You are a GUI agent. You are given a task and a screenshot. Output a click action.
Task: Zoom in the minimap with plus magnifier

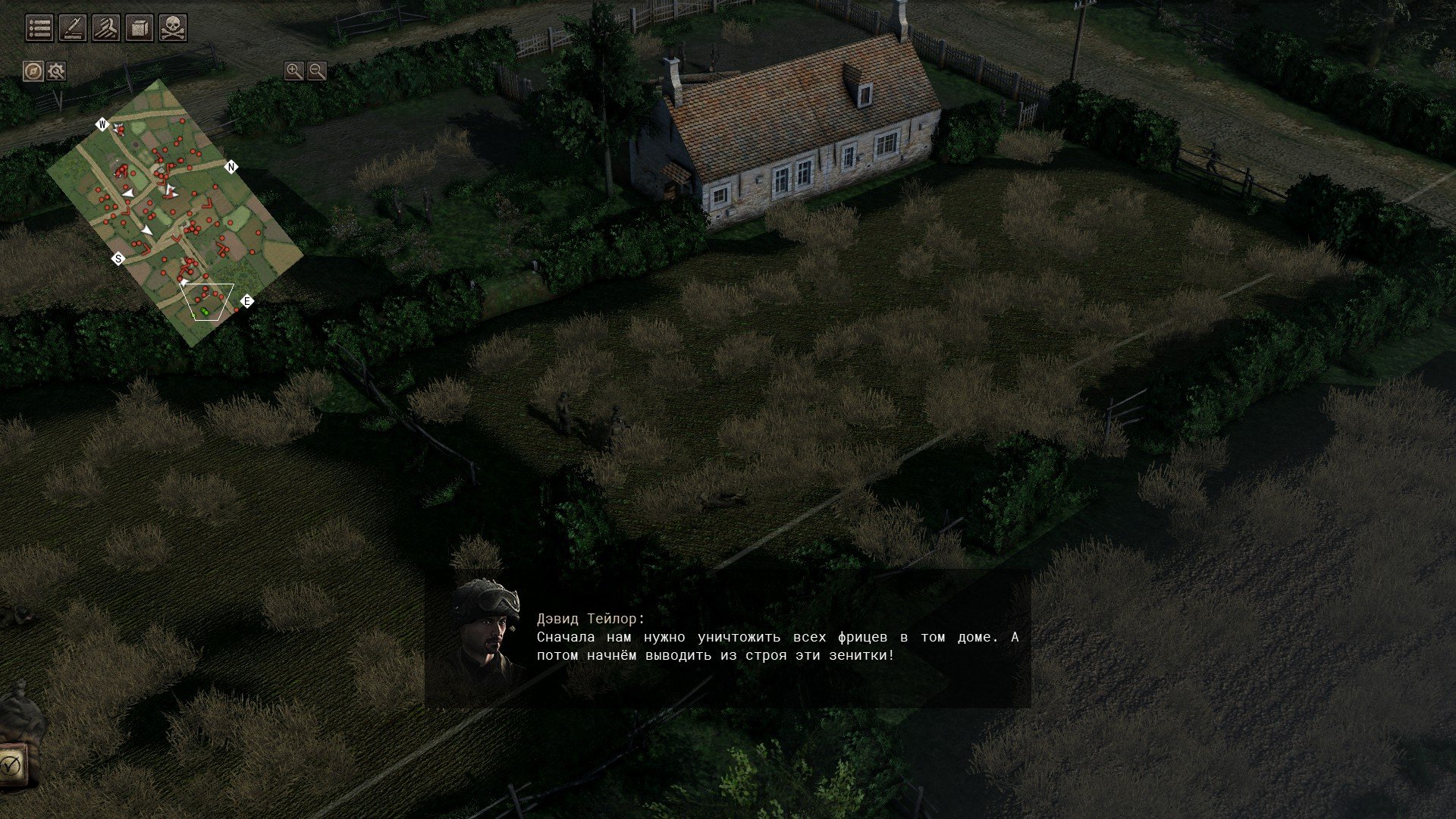point(293,71)
